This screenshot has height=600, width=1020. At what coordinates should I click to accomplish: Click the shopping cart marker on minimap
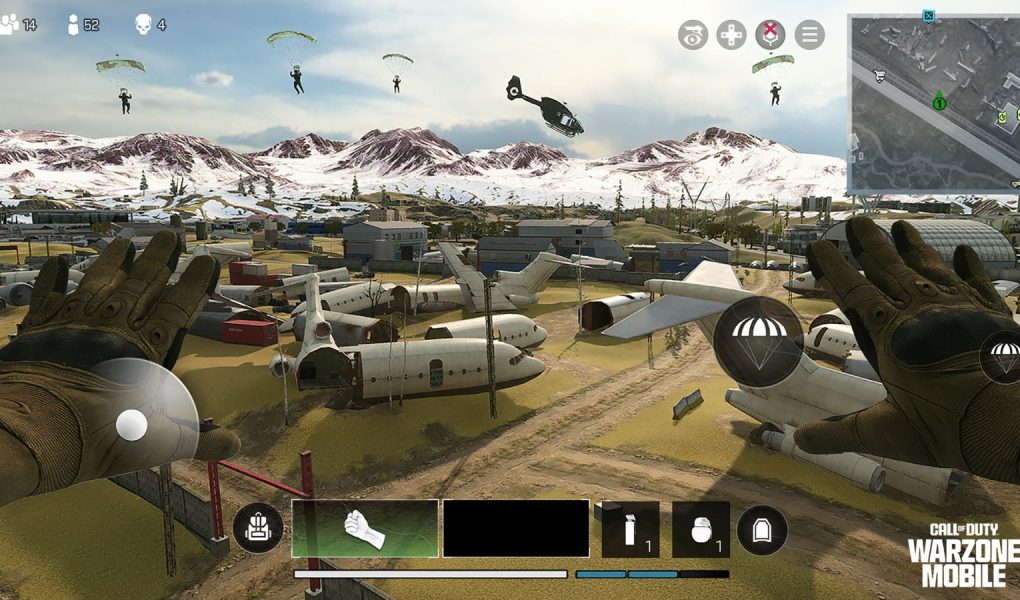(879, 74)
